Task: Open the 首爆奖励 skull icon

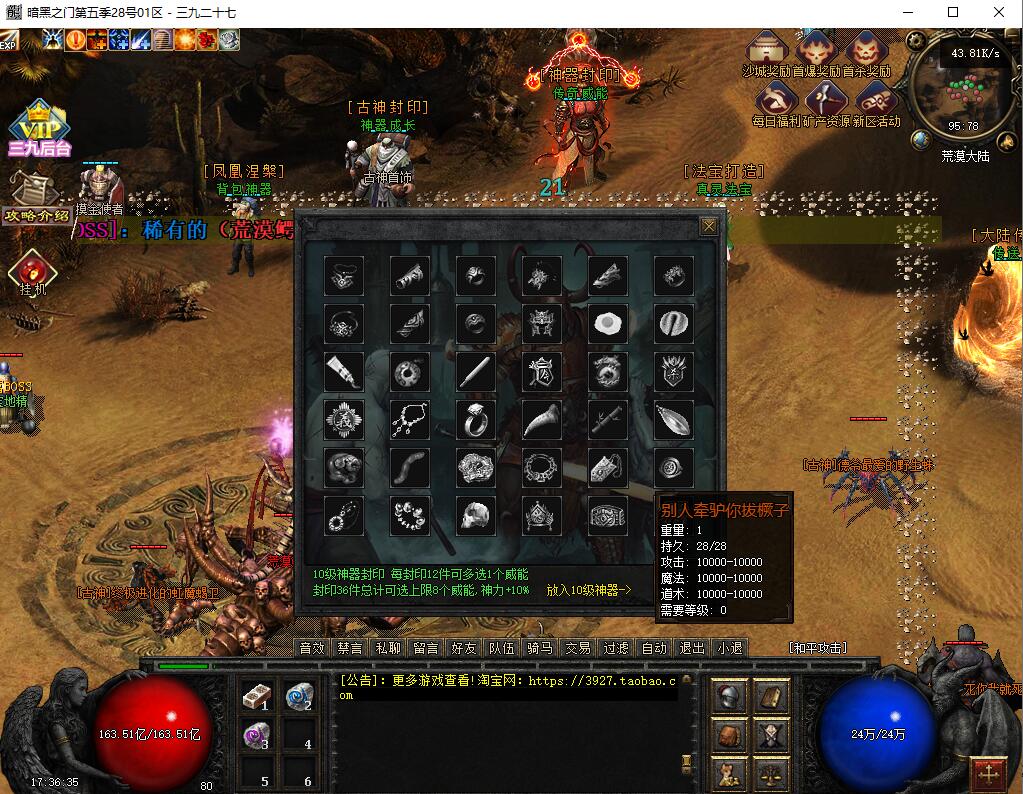Action: click(x=816, y=50)
